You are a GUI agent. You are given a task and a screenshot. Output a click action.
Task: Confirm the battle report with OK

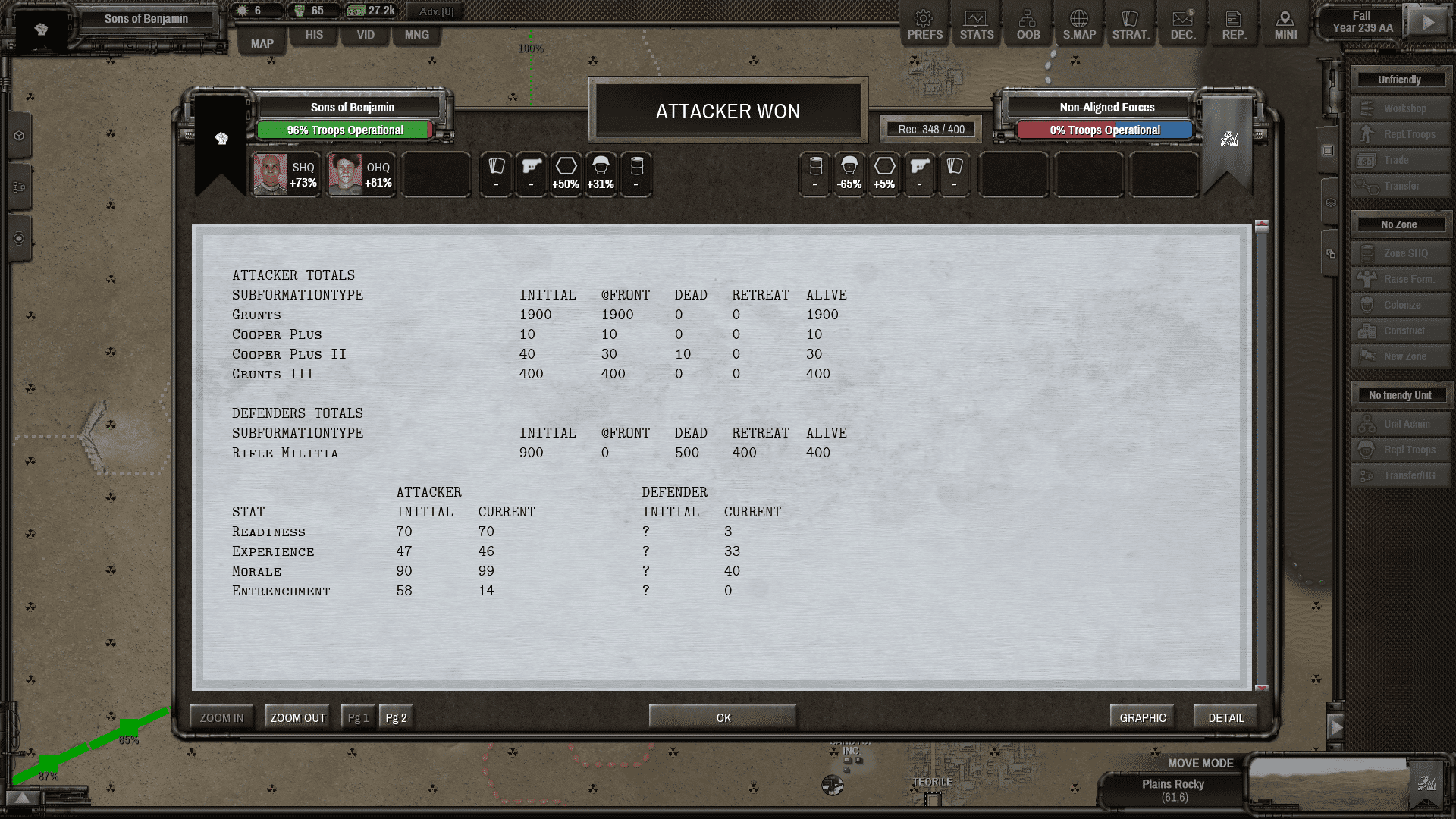[x=722, y=716]
